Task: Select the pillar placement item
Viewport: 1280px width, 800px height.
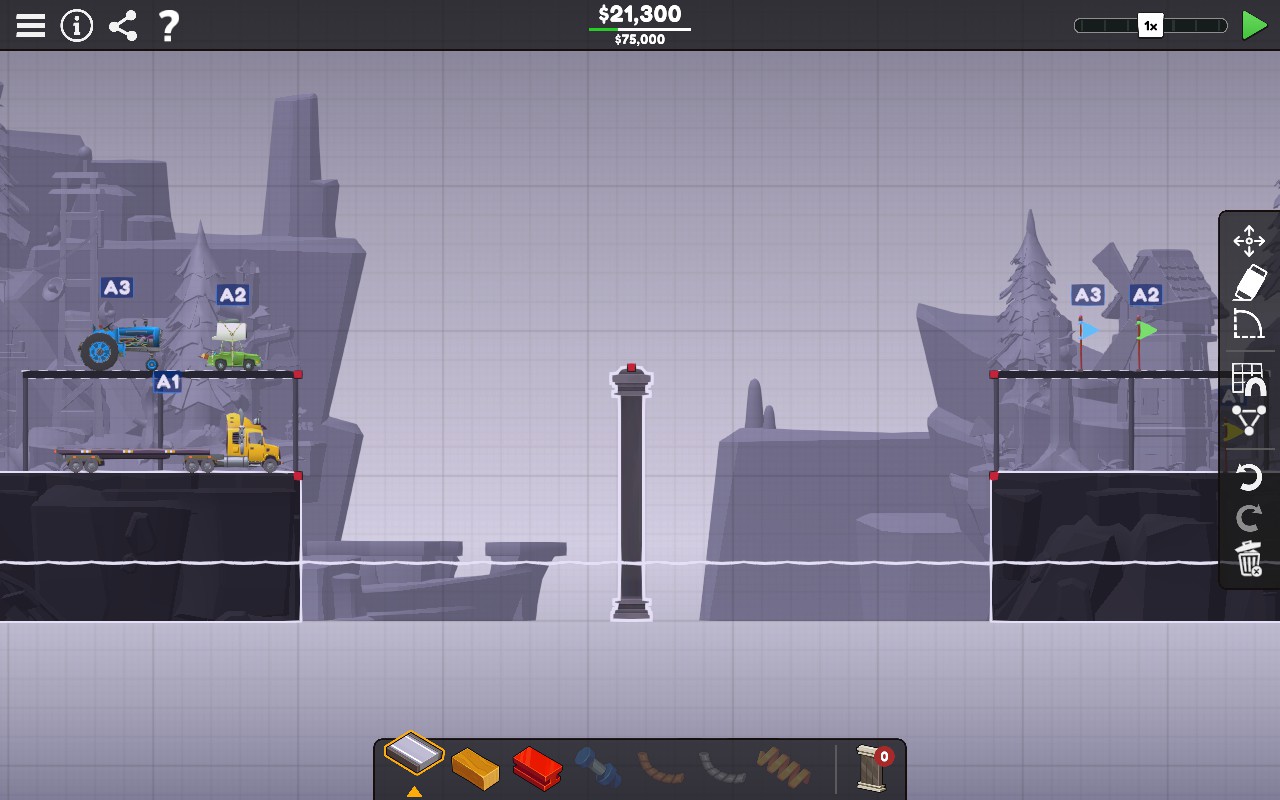Action: (x=873, y=768)
